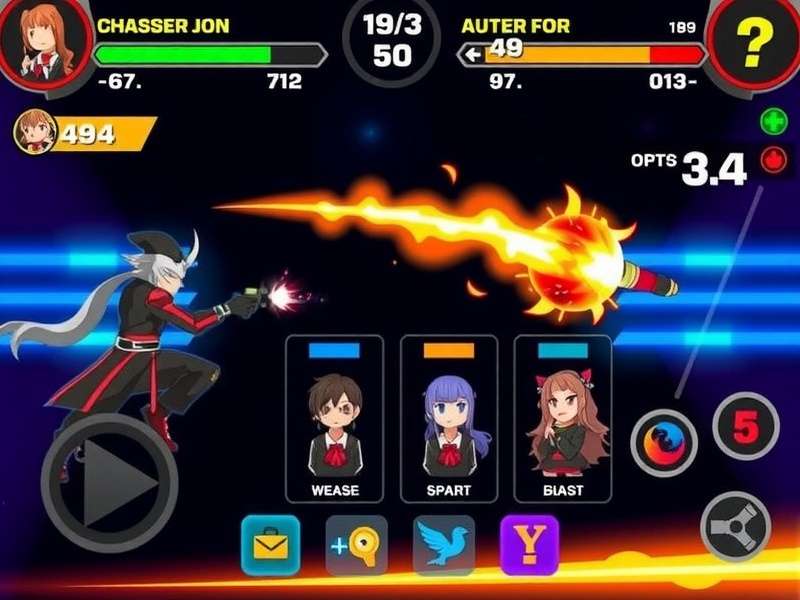800x600 pixels.
Task: Open the player portrait in top corner
Action: point(40,40)
